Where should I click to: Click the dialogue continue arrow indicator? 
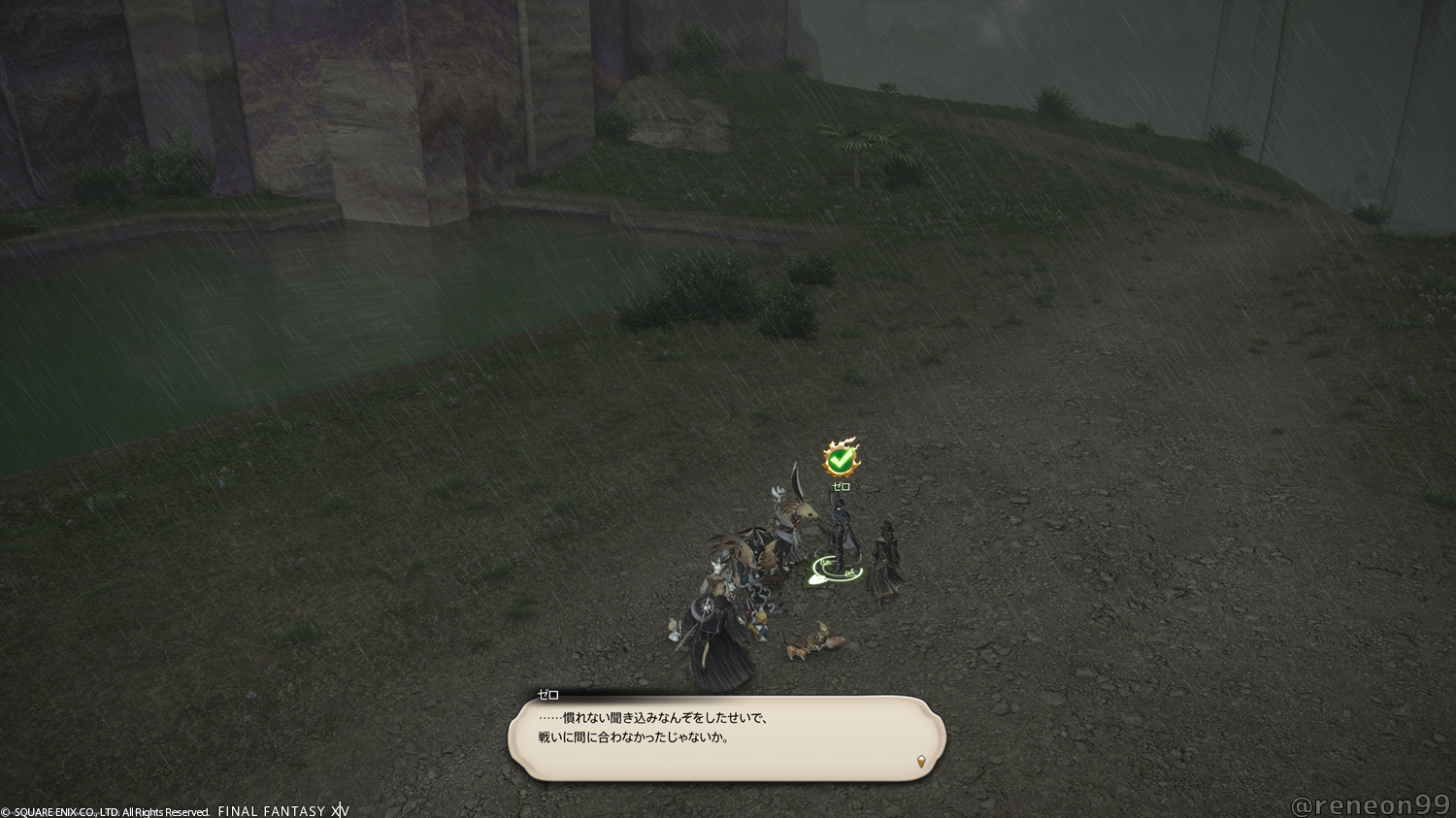click(920, 762)
